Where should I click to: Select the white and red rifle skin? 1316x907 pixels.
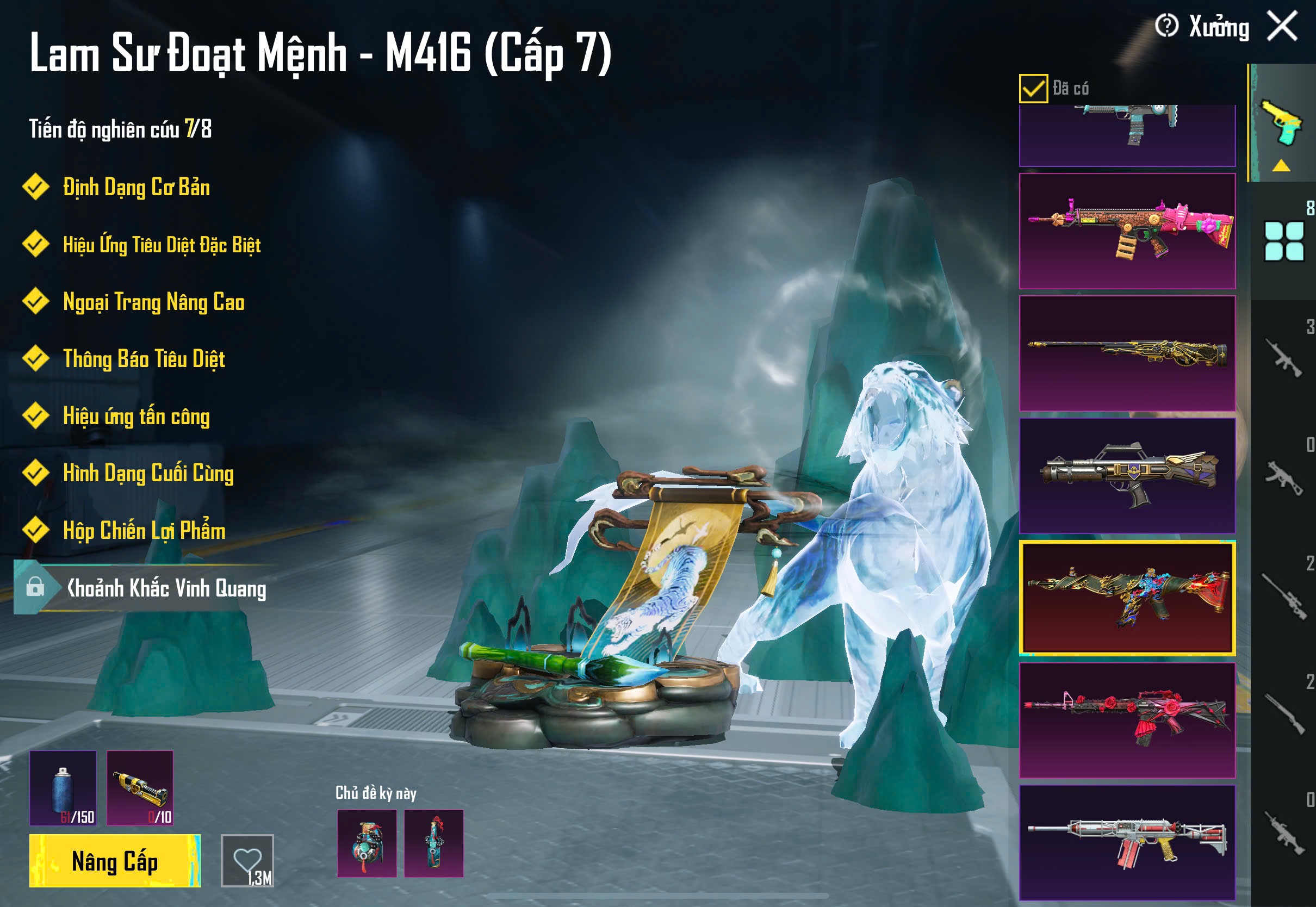tap(1127, 842)
